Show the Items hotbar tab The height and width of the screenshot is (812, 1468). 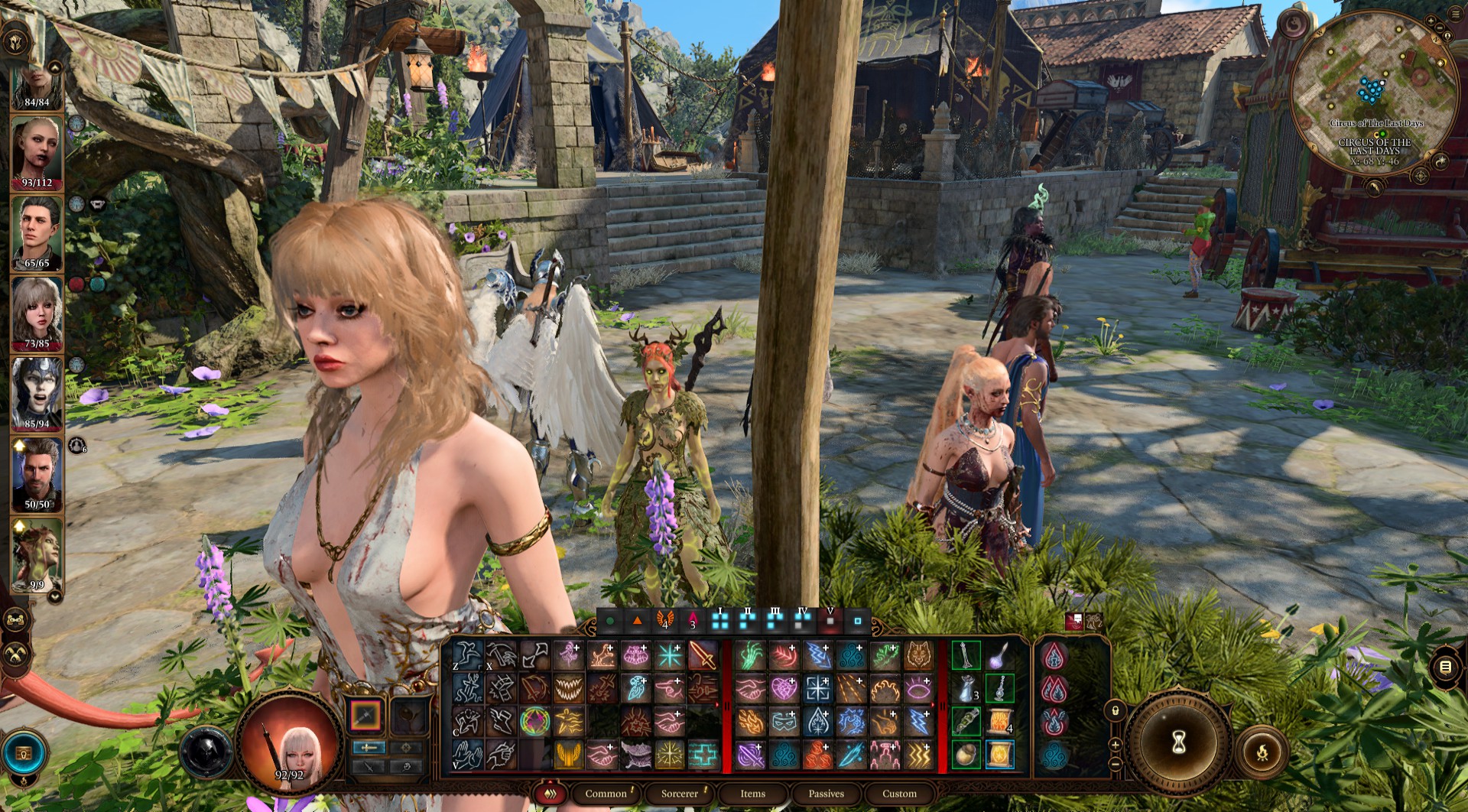[752, 794]
